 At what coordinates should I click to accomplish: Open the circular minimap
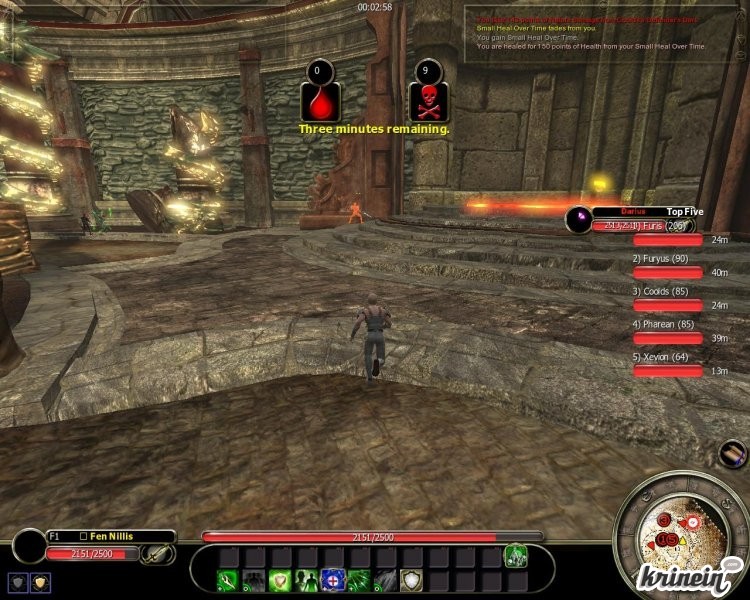tap(676, 533)
